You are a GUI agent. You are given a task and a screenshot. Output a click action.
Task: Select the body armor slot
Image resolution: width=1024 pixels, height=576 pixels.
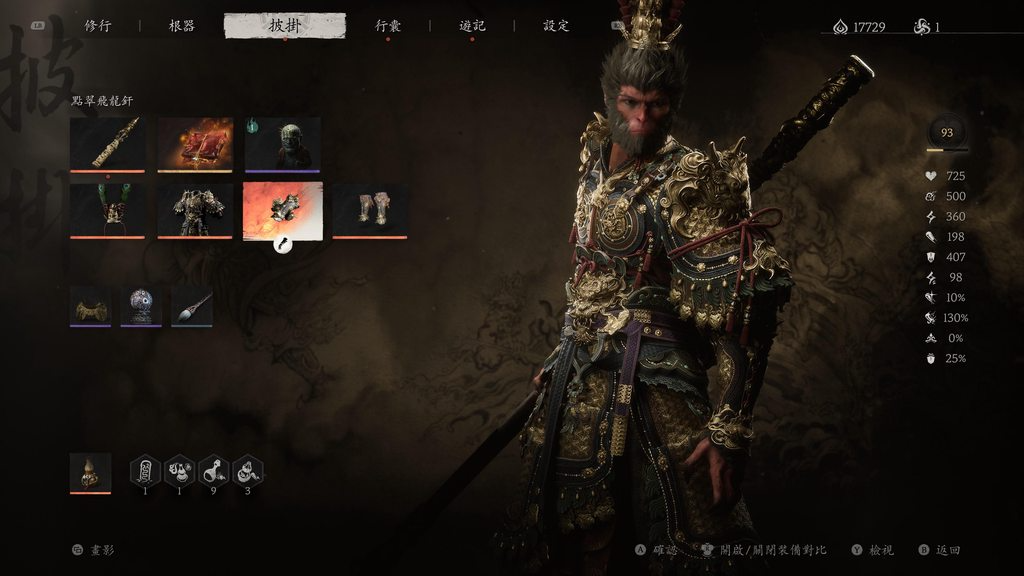coord(195,210)
